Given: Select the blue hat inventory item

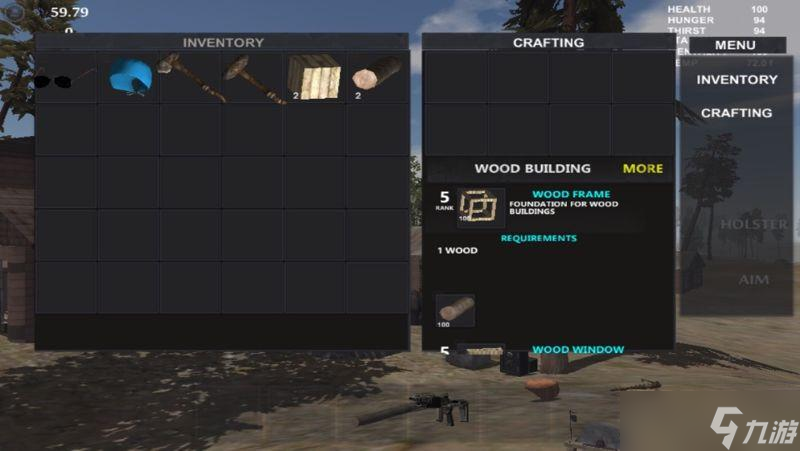Looking at the screenshot, I should (x=129, y=76).
